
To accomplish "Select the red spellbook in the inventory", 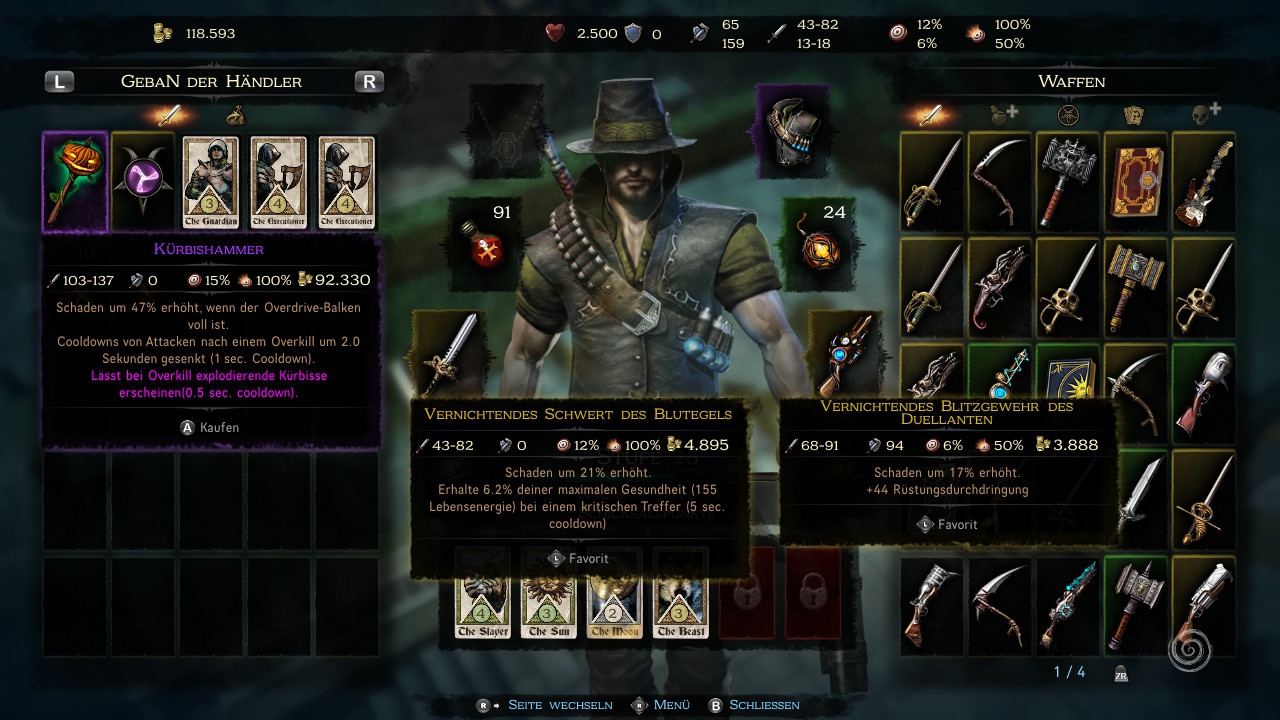I will tap(1135, 181).
